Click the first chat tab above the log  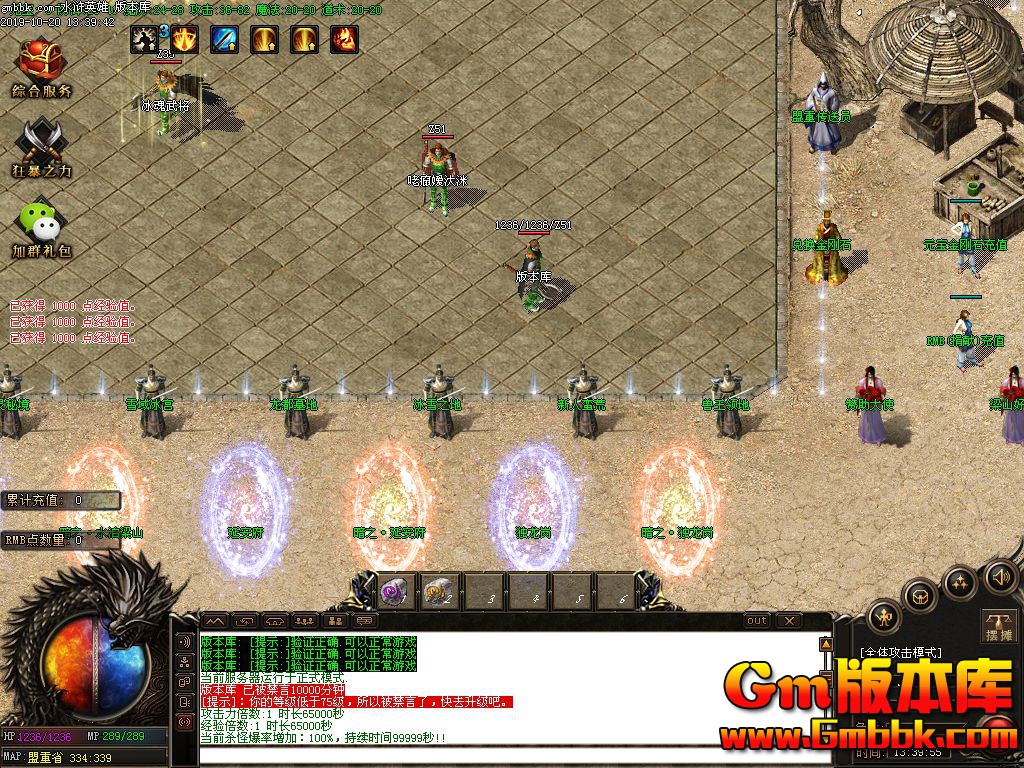(215, 621)
